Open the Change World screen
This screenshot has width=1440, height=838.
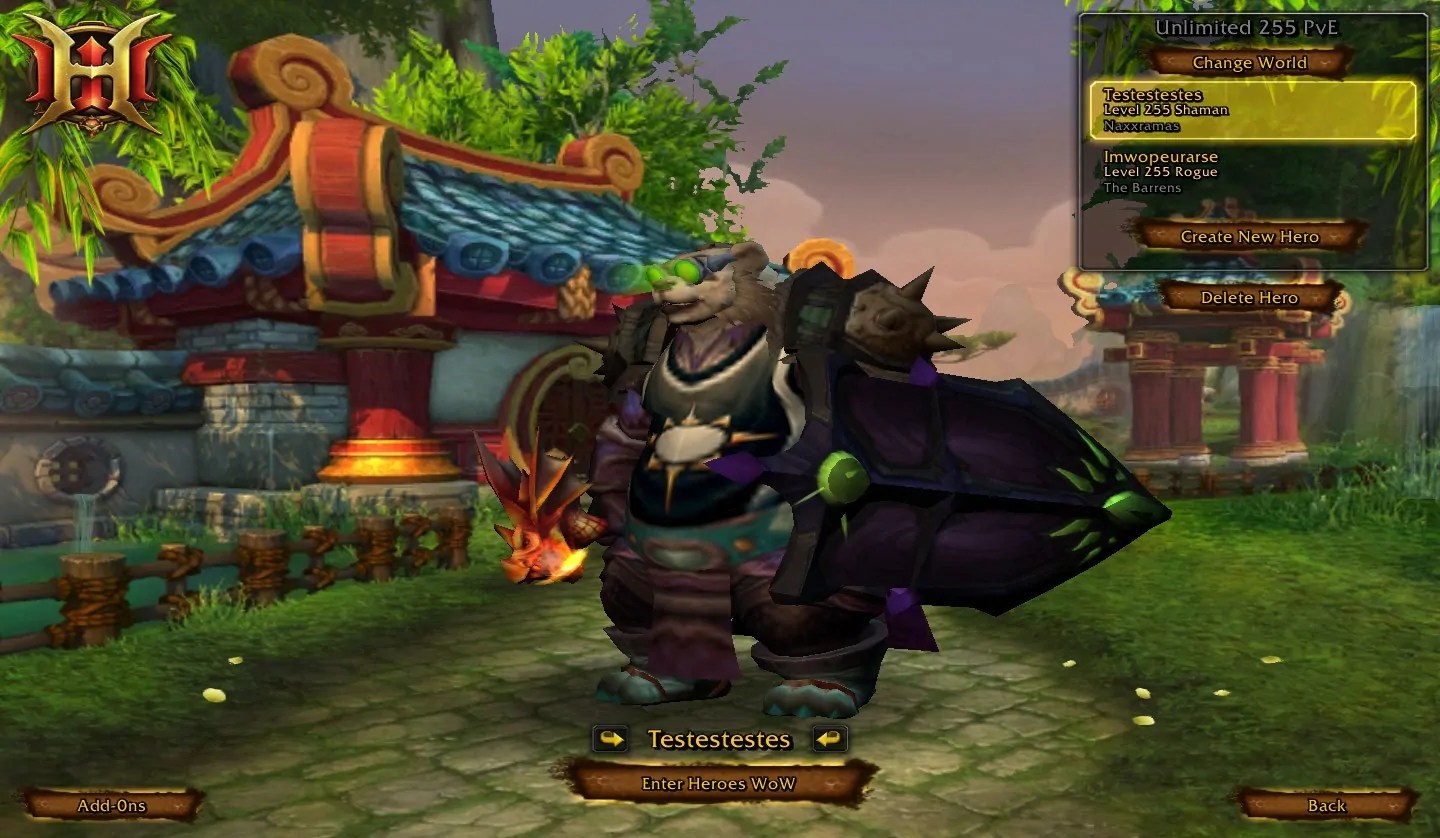(1247, 62)
